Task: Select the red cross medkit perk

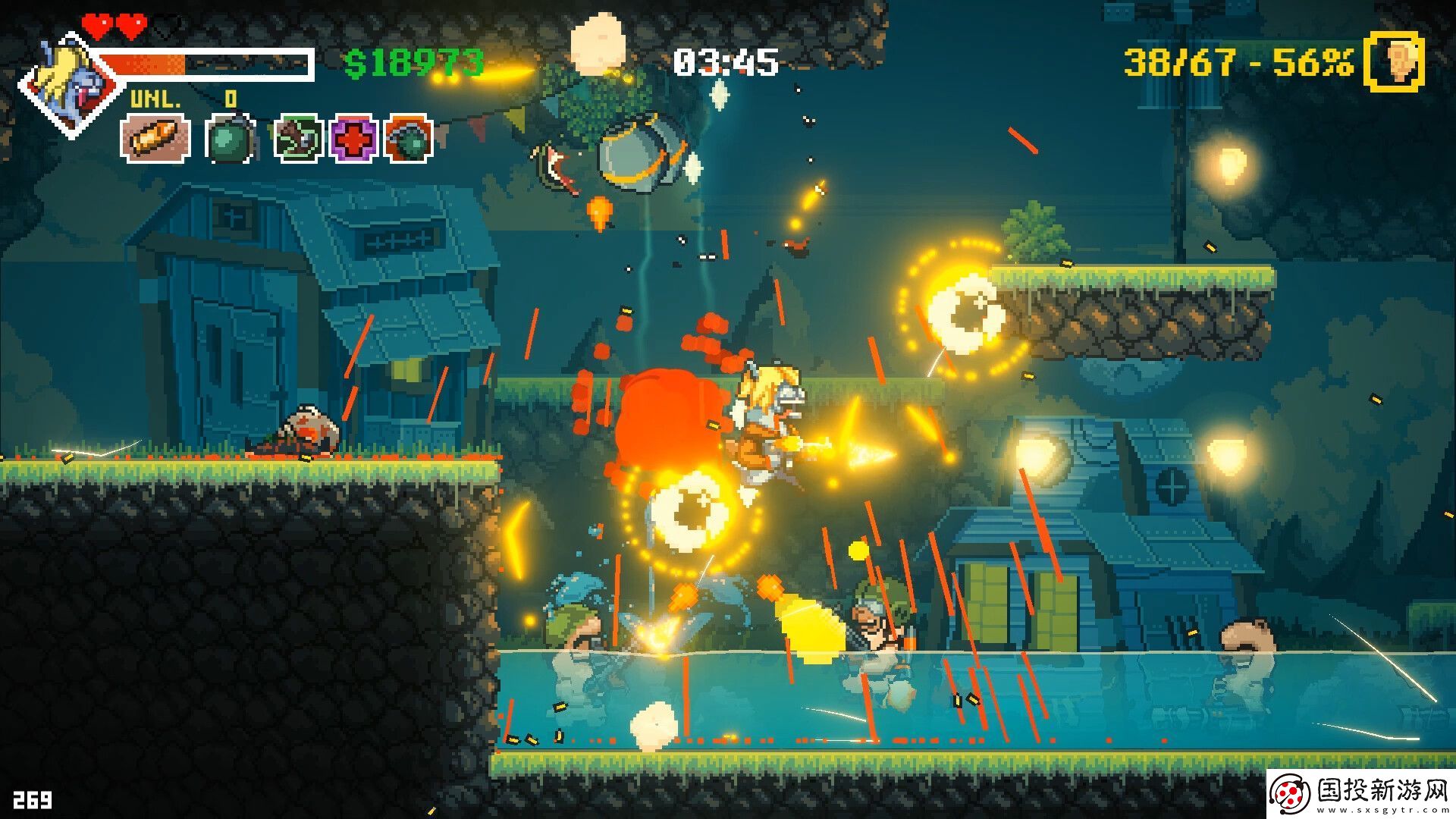Action: coord(353,139)
